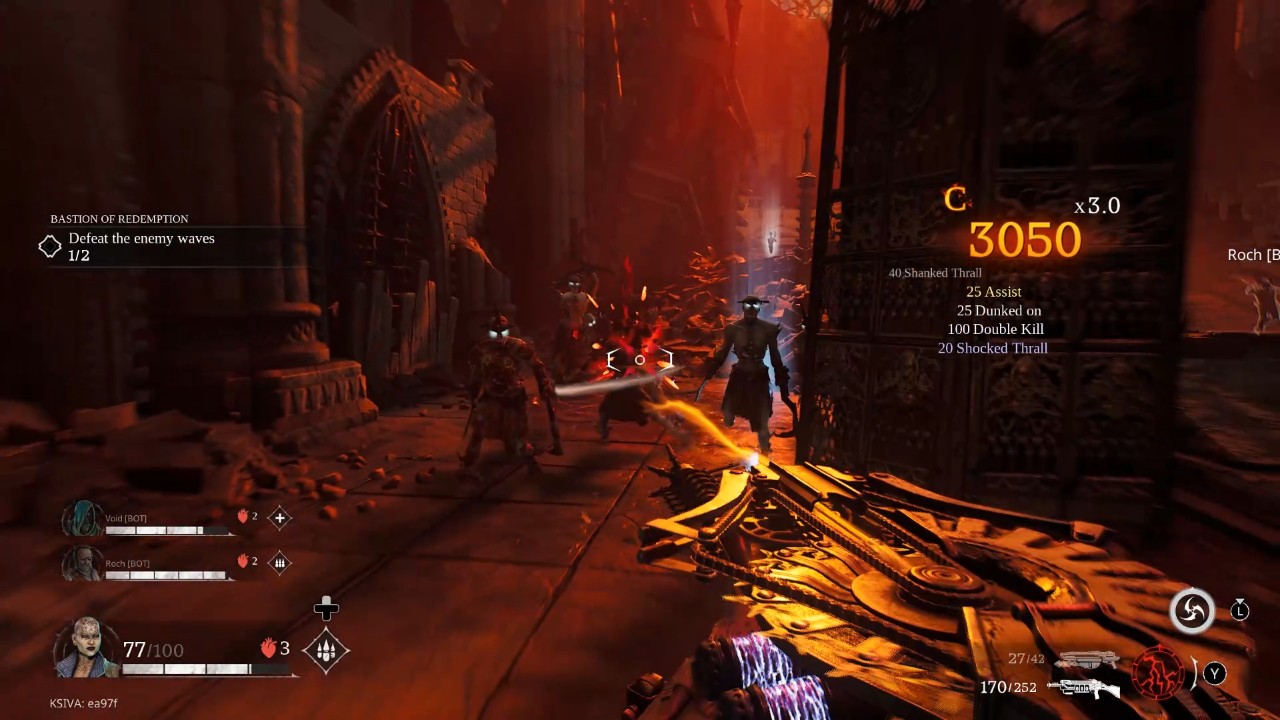Activate the claw ability diamond icon
Image resolution: width=1280 pixels, height=720 pixels.
326,650
